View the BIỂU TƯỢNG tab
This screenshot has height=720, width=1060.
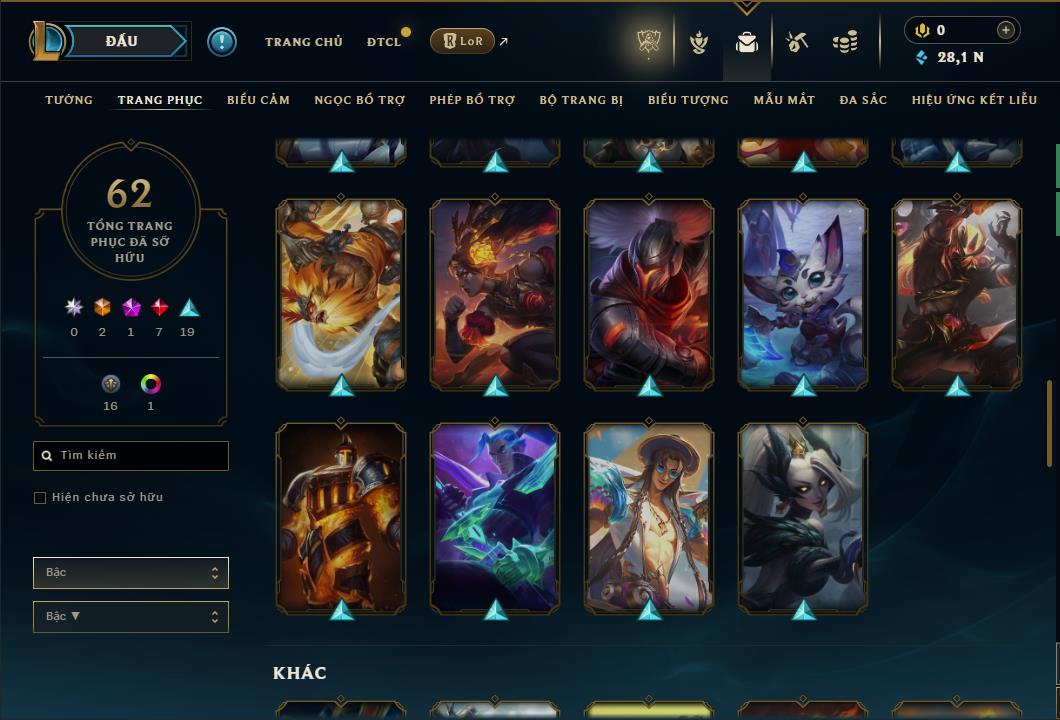click(x=688, y=100)
